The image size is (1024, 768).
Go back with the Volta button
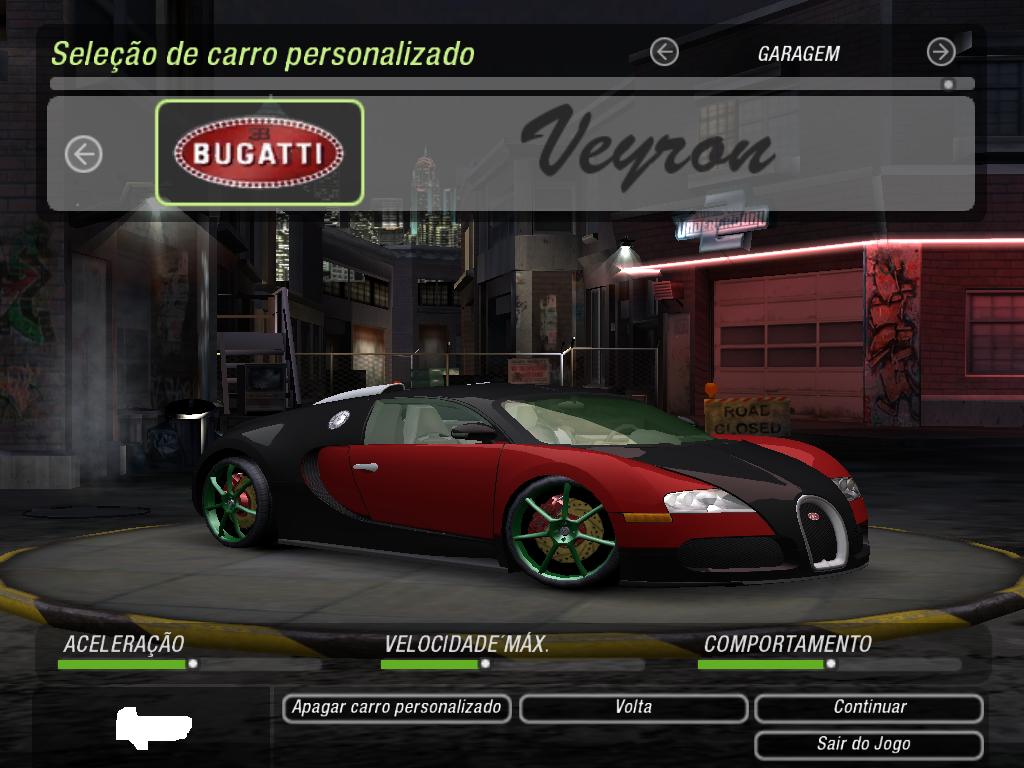(633, 708)
